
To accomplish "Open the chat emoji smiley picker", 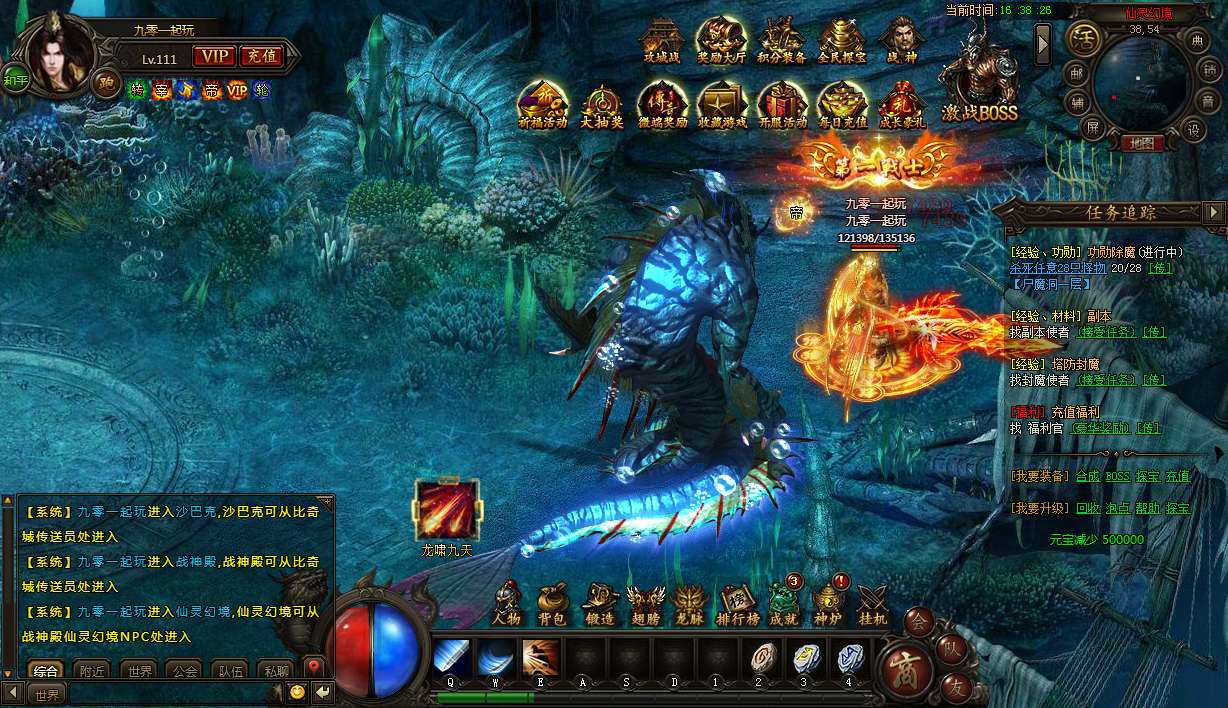I will (x=297, y=692).
